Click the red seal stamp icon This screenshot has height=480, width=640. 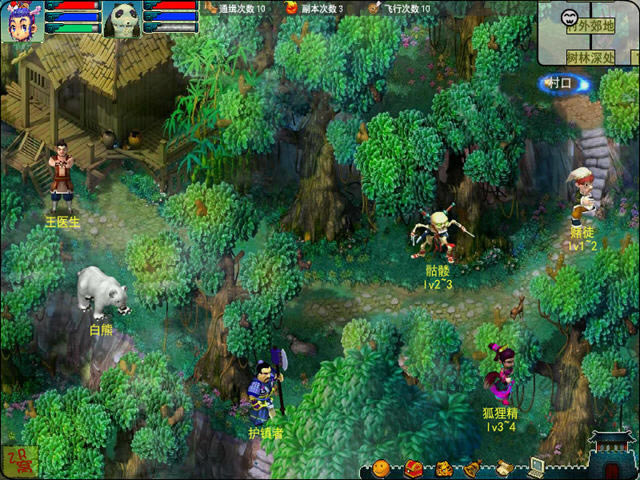17,459
